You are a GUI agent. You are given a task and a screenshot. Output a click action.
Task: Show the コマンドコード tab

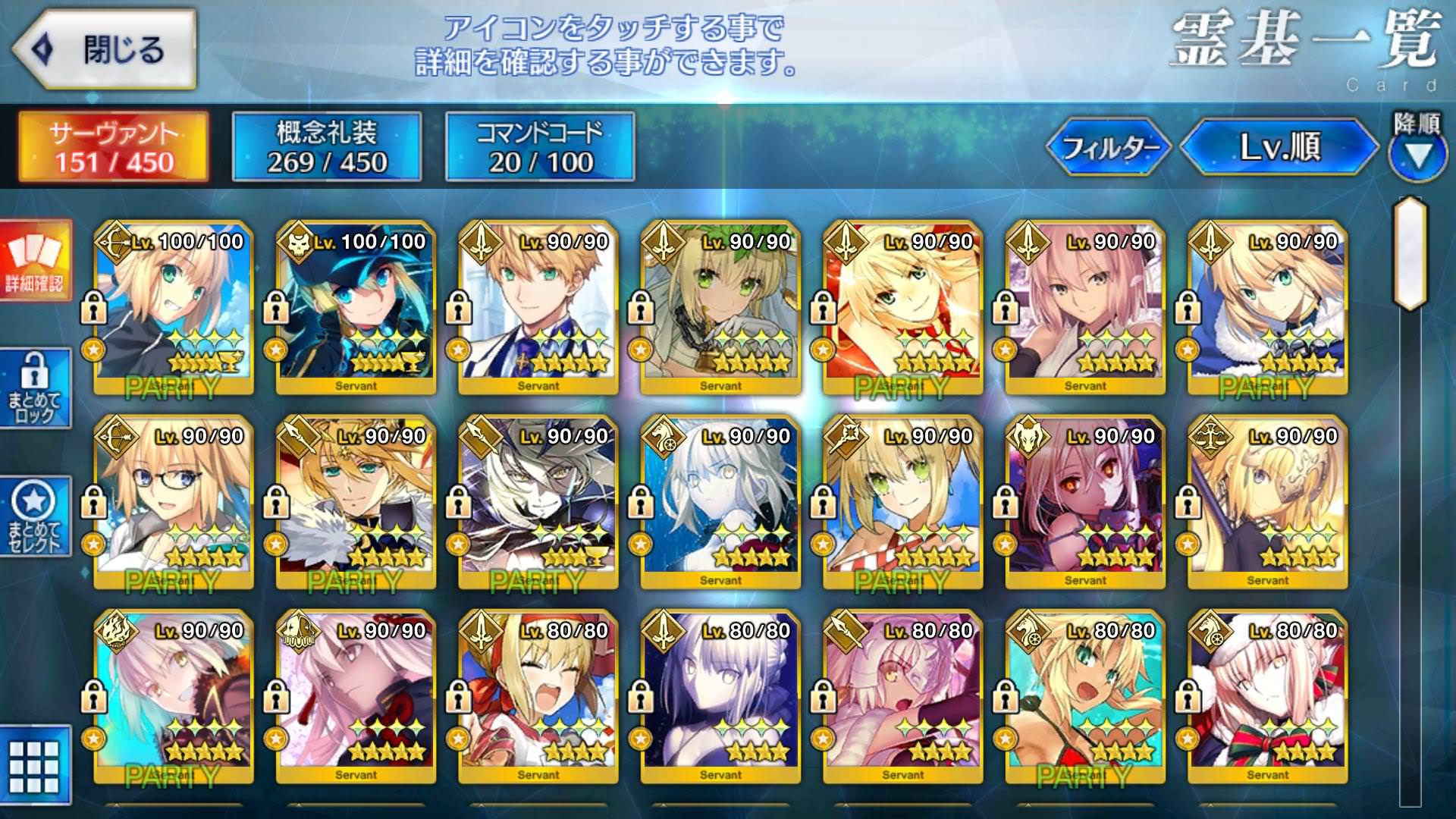pyautogui.click(x=540, y=147)
